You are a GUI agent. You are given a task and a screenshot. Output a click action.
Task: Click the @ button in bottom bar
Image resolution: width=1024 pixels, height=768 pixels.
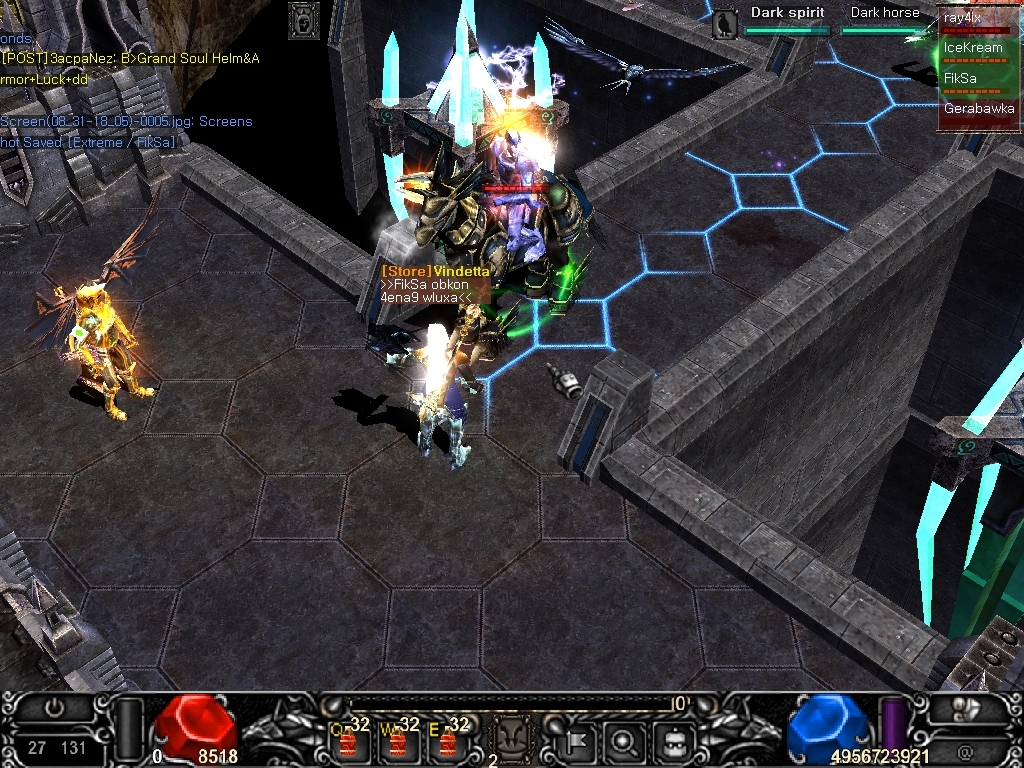click(x=964, y=750)
